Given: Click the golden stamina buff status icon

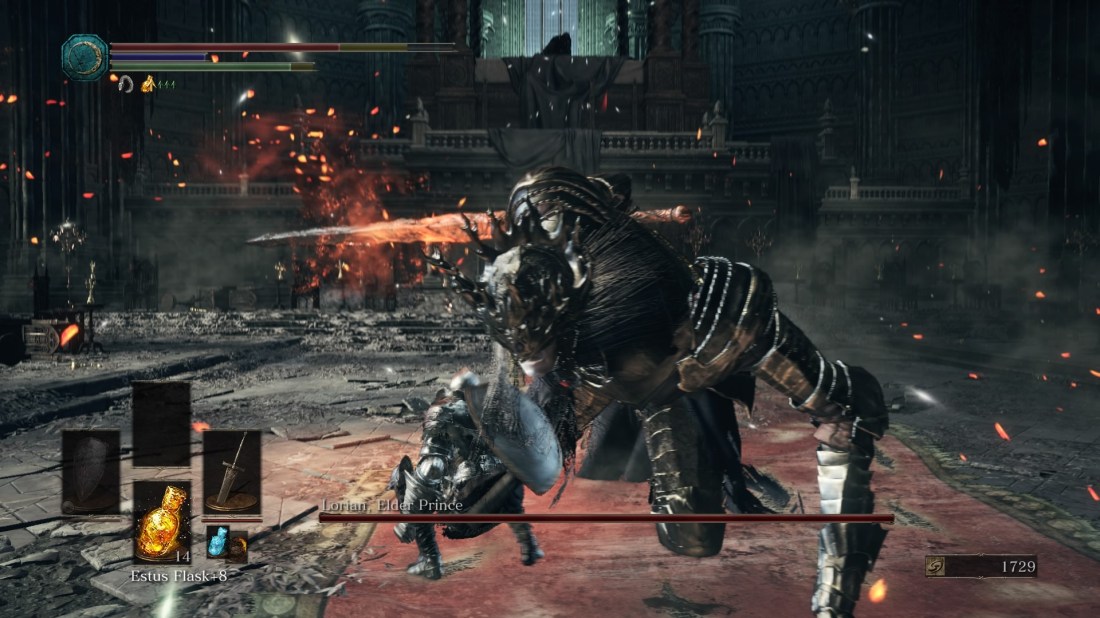Looking at the screenshot, I should pos(148,85).
